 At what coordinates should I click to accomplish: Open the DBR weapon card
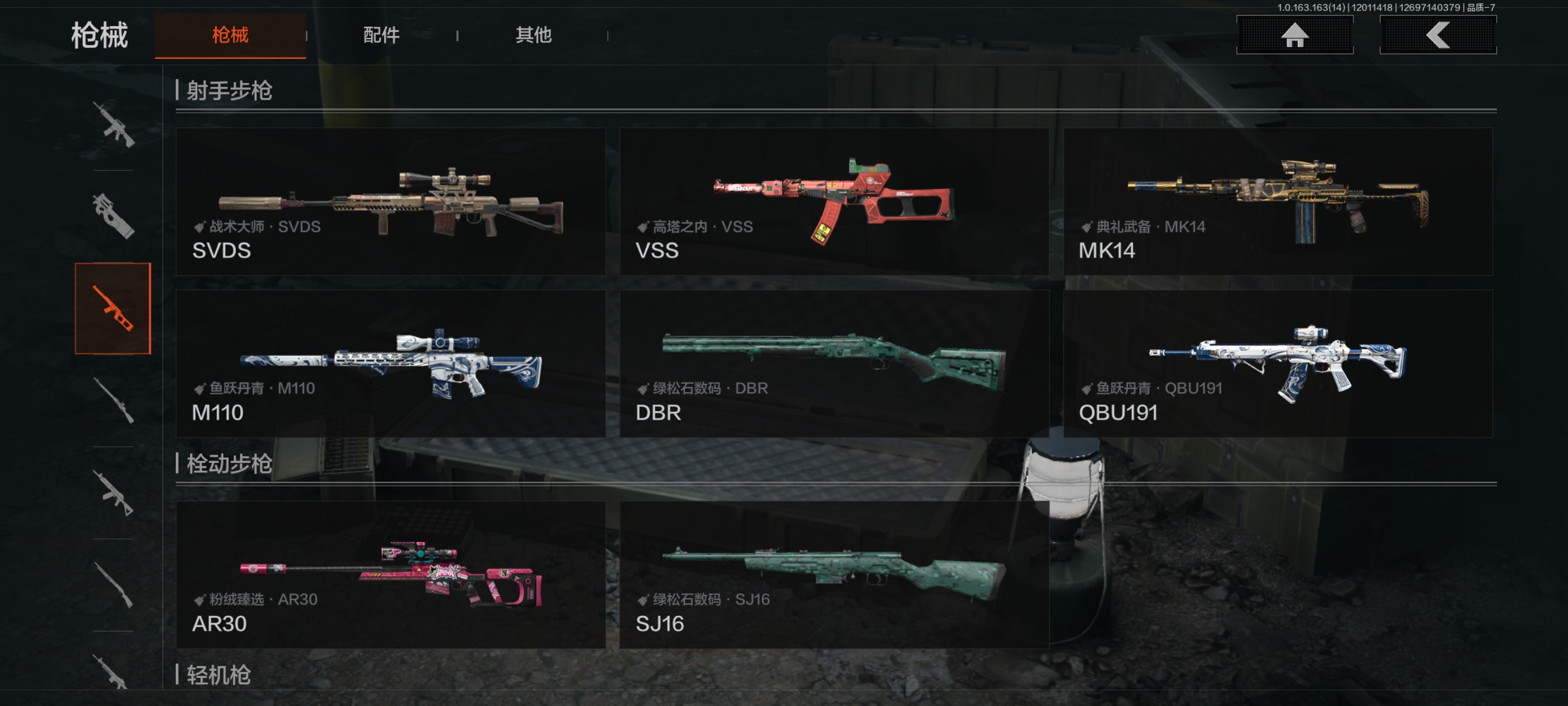(x=834, y=364)
